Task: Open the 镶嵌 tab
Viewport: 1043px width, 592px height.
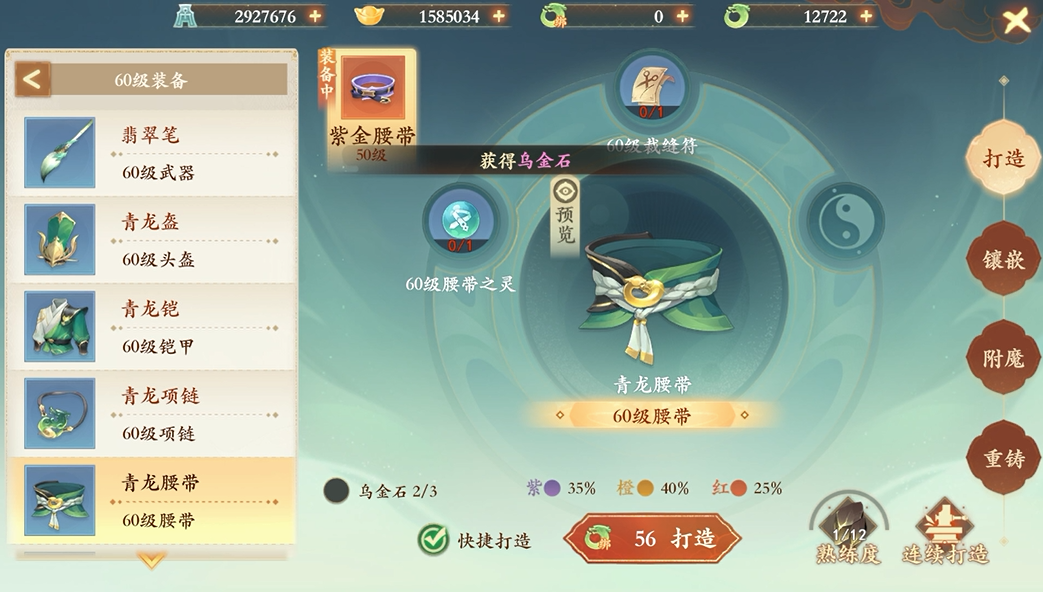Action: [1003, 259]
